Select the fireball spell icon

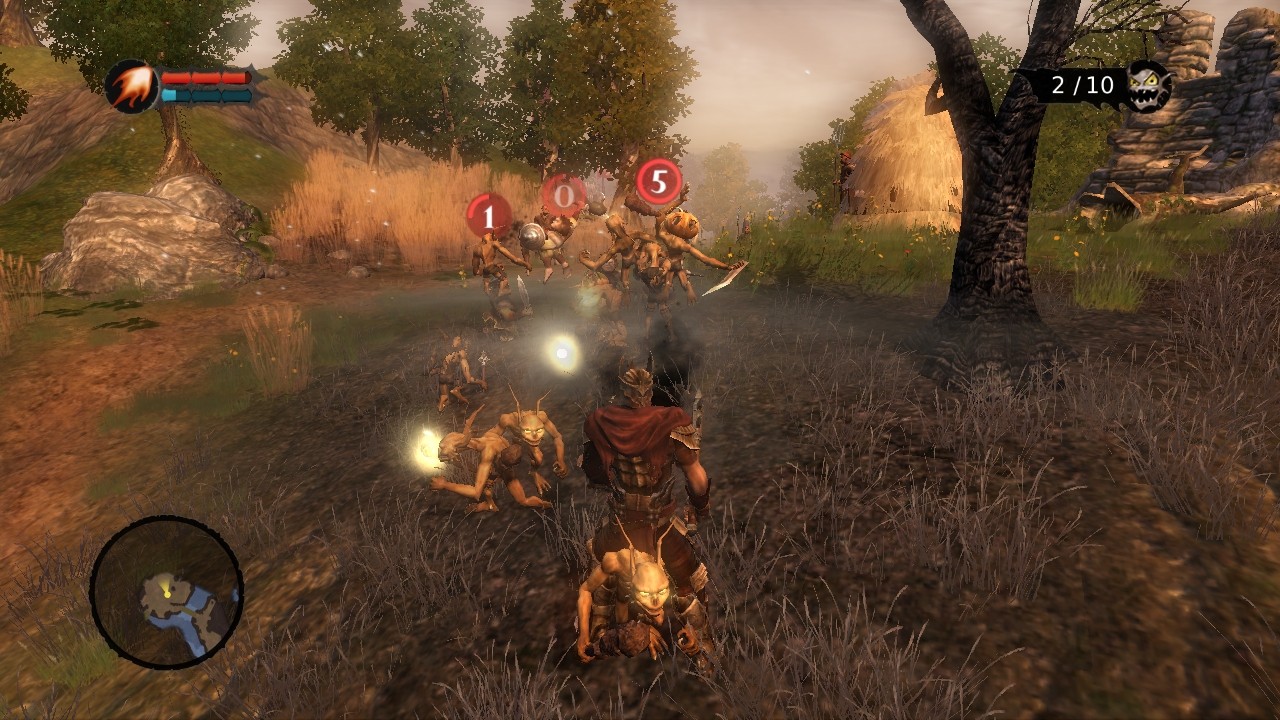click(x=131, y=86)
